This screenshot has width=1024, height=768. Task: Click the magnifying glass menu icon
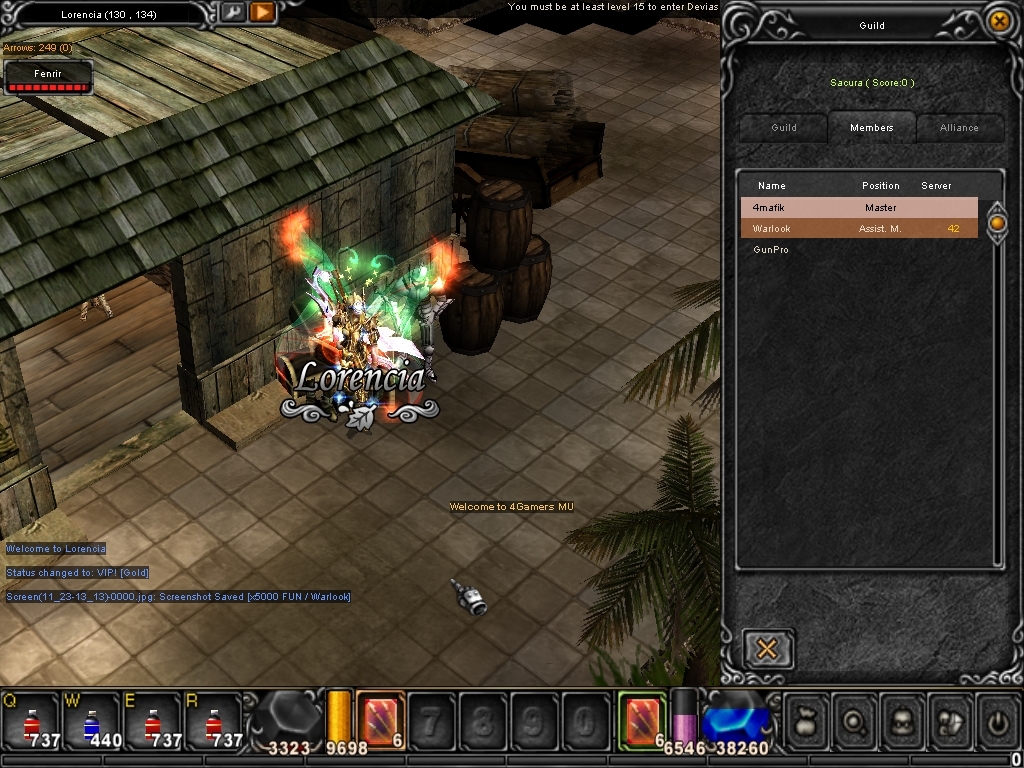[856, 719]
